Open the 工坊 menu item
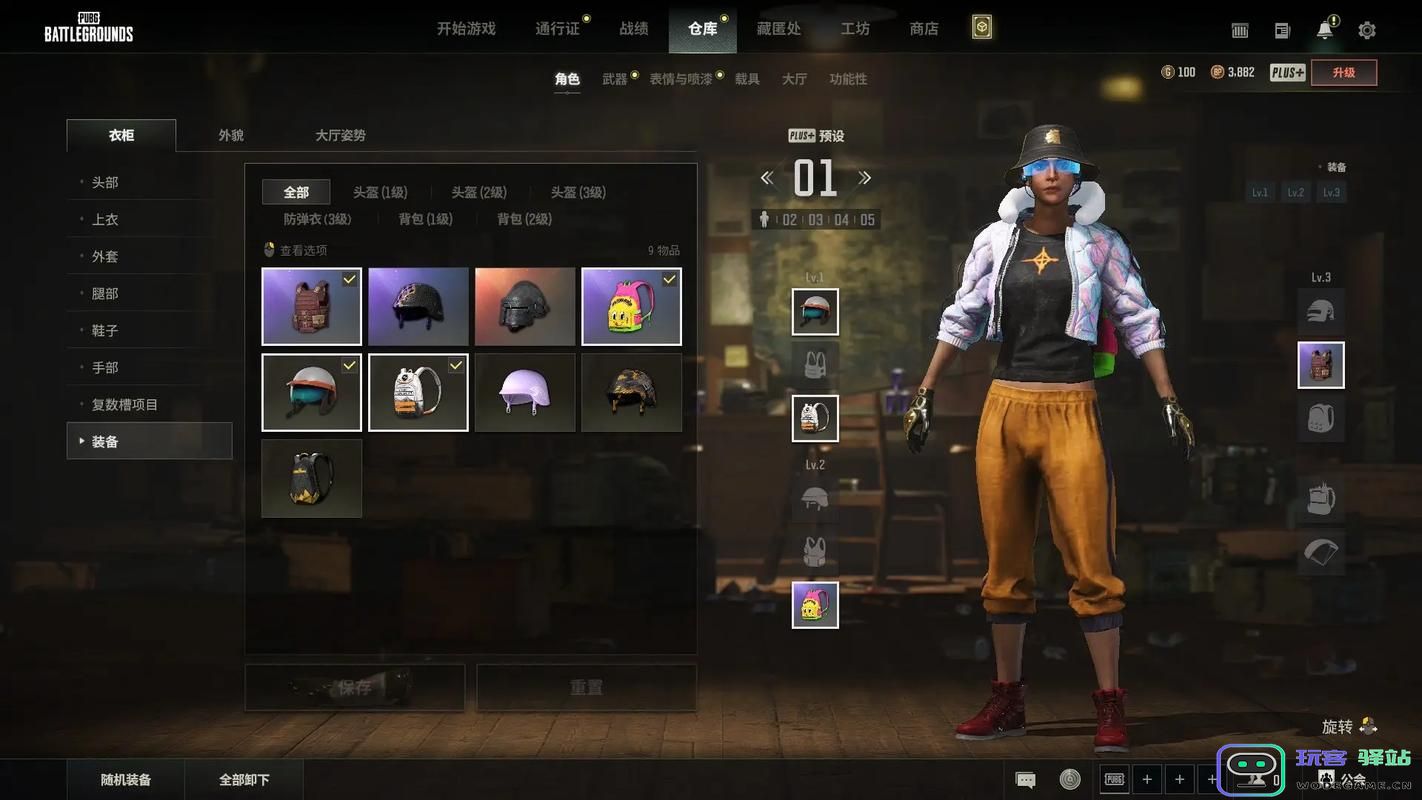The height and width of the screenshot is (800, 1422). coord(855,28)
